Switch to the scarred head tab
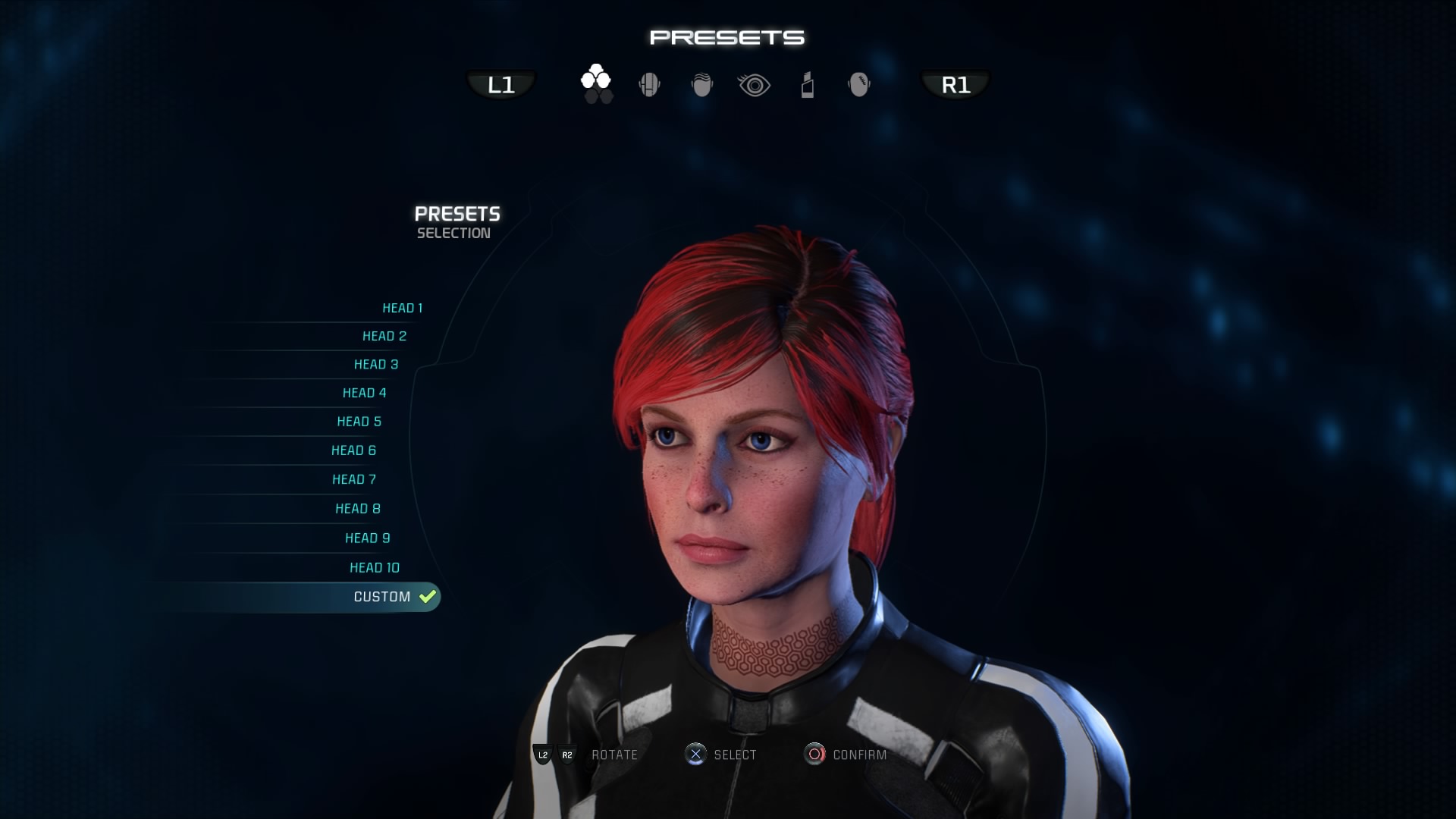The width and height of the screenshot is (1456, 819). pos(858,85)
